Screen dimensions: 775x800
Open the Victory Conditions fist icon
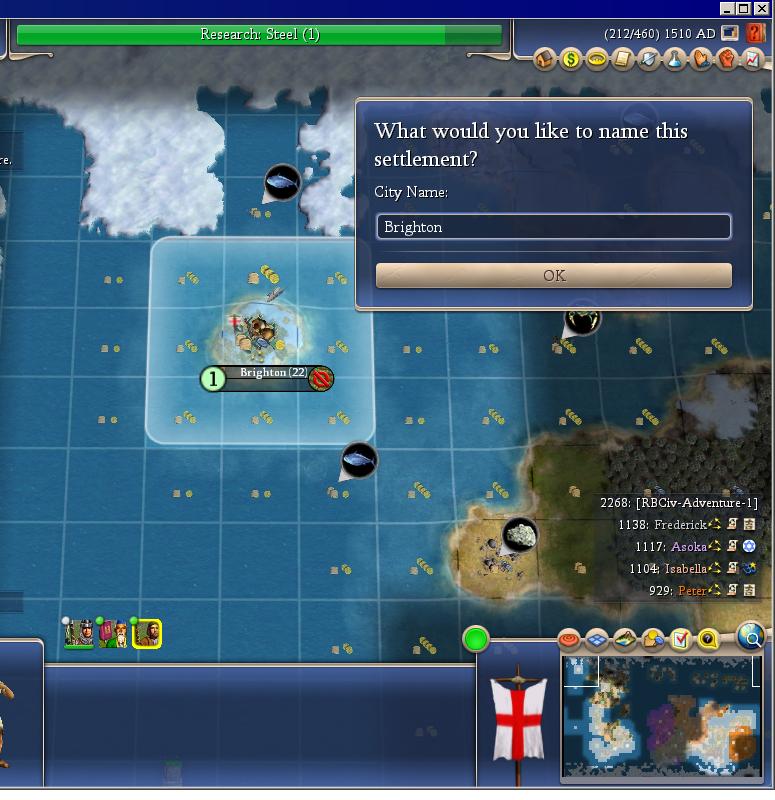coord(728,60)
